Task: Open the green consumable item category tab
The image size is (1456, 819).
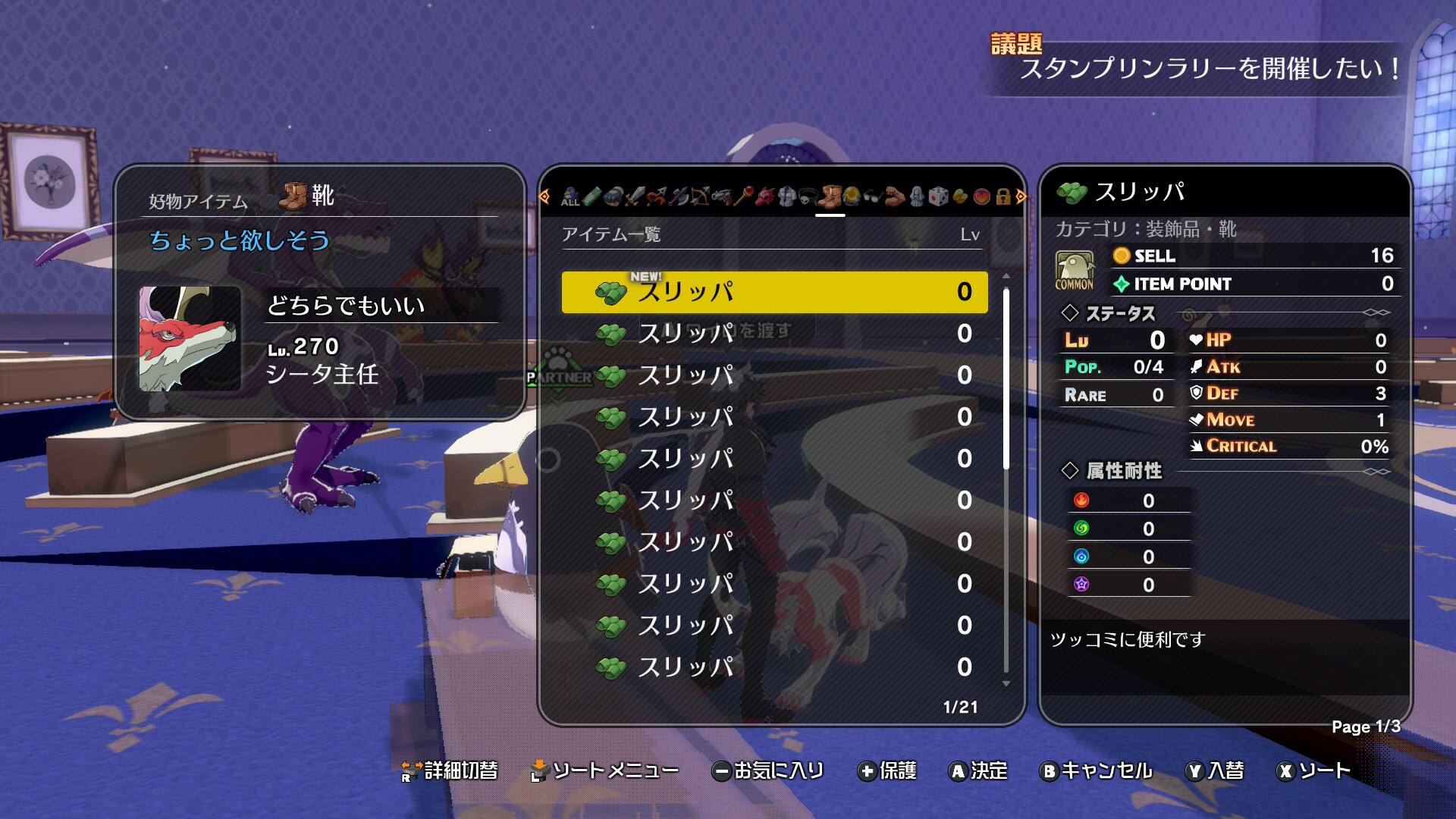Action: 591,197
